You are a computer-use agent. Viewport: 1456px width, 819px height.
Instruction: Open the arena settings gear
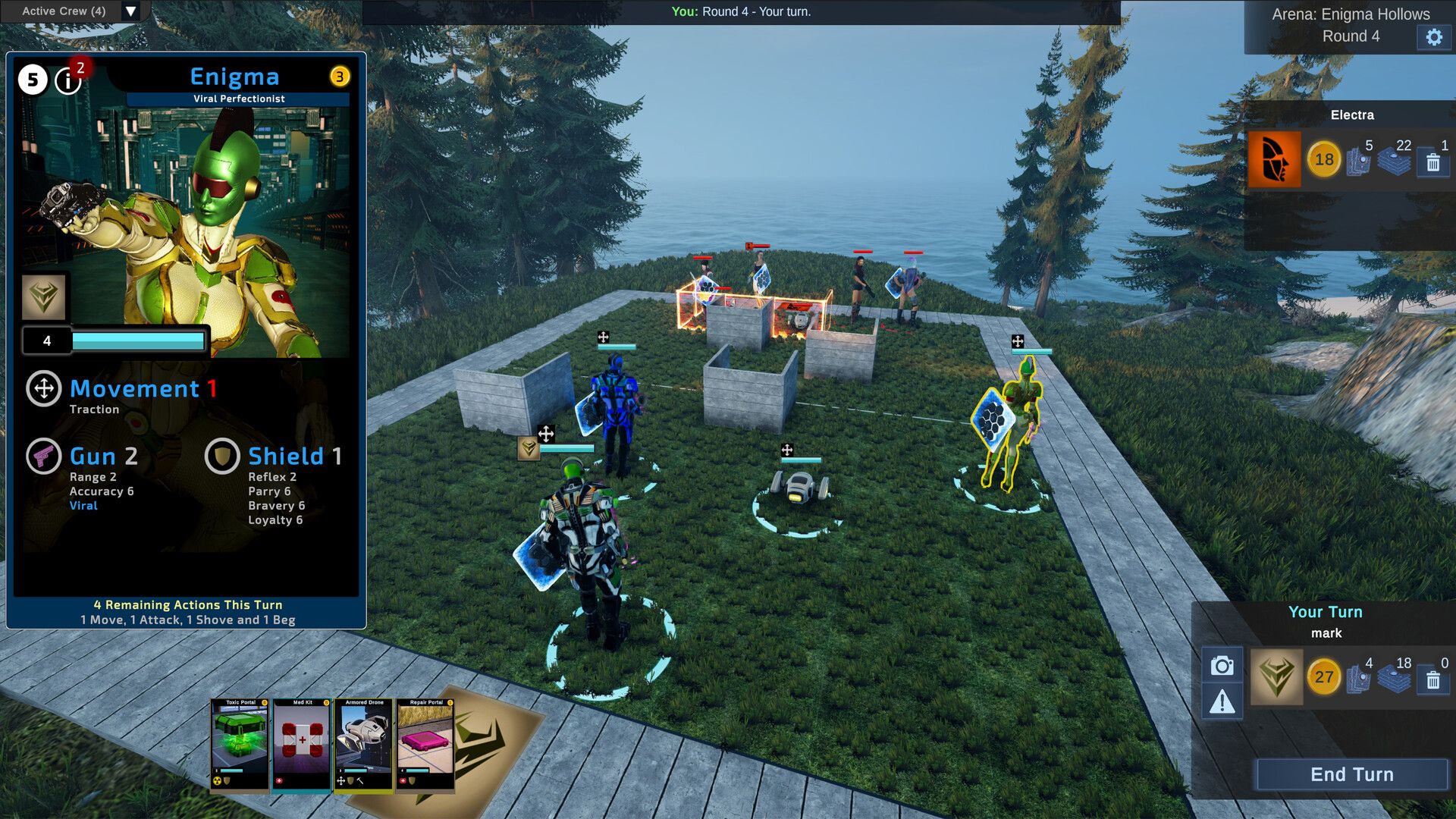coord(1433,37)
